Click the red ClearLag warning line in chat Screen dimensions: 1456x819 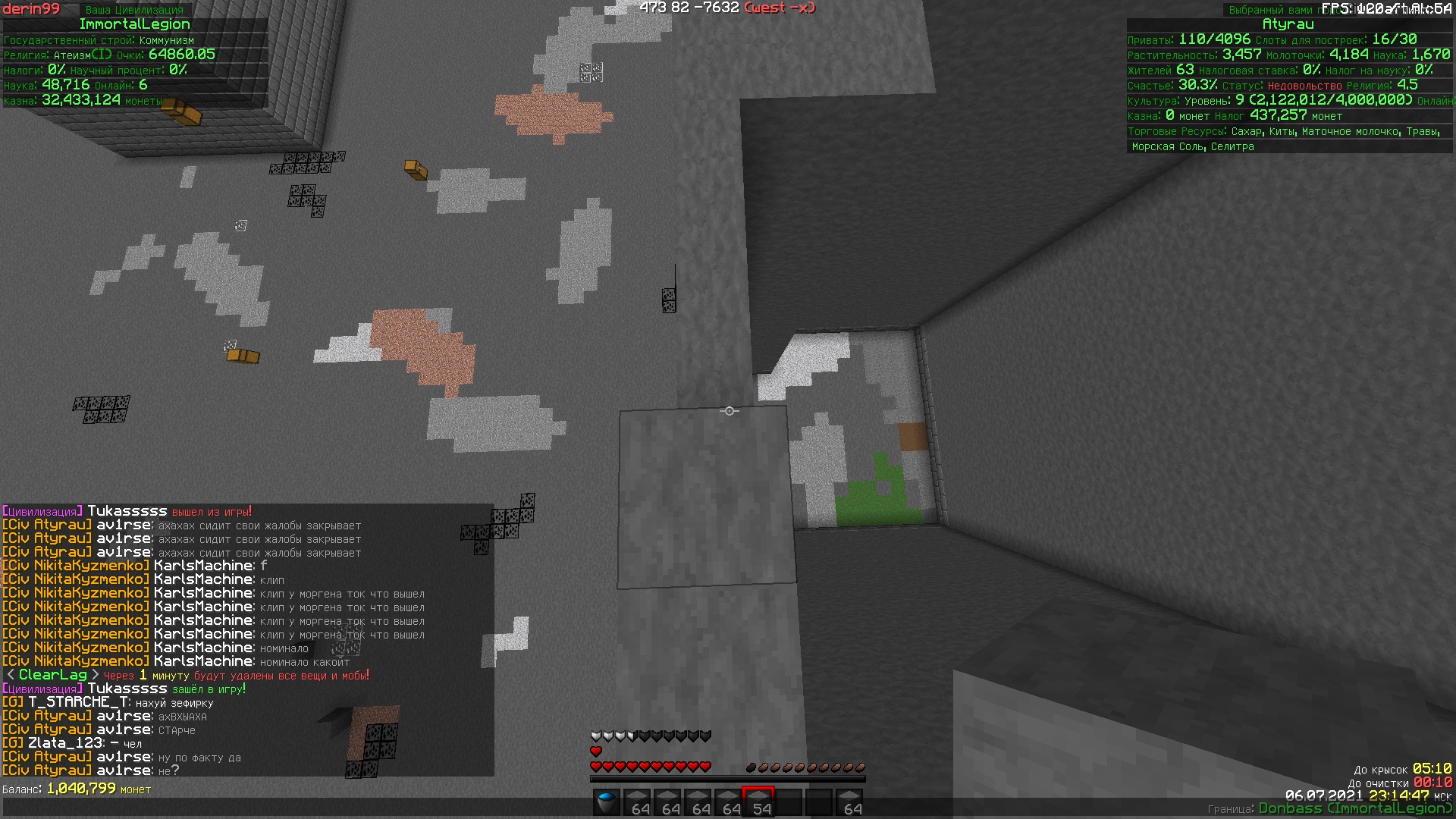[x=187, y=674]
